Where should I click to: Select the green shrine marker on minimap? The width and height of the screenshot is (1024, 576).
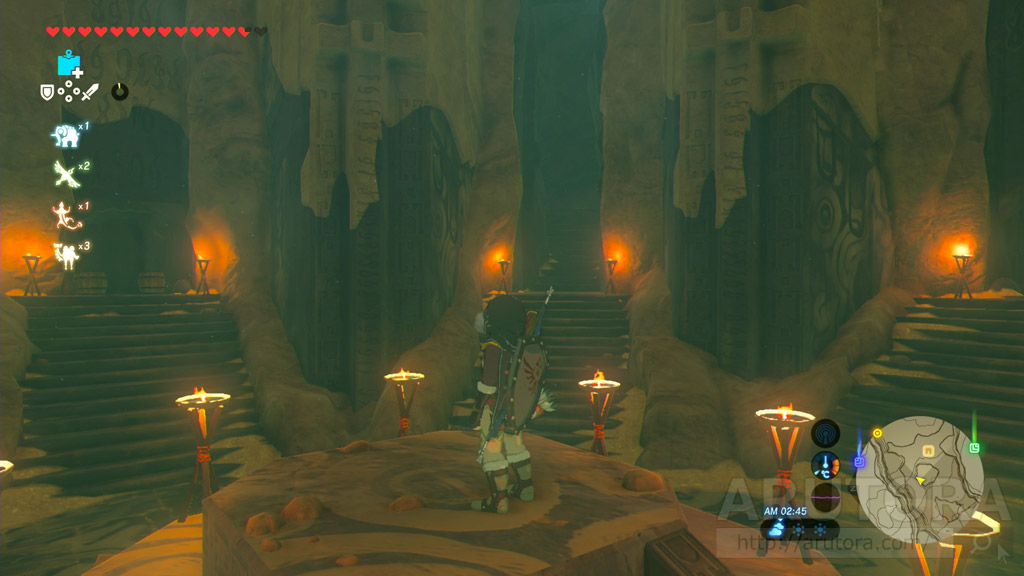click(x=974, y=447)
